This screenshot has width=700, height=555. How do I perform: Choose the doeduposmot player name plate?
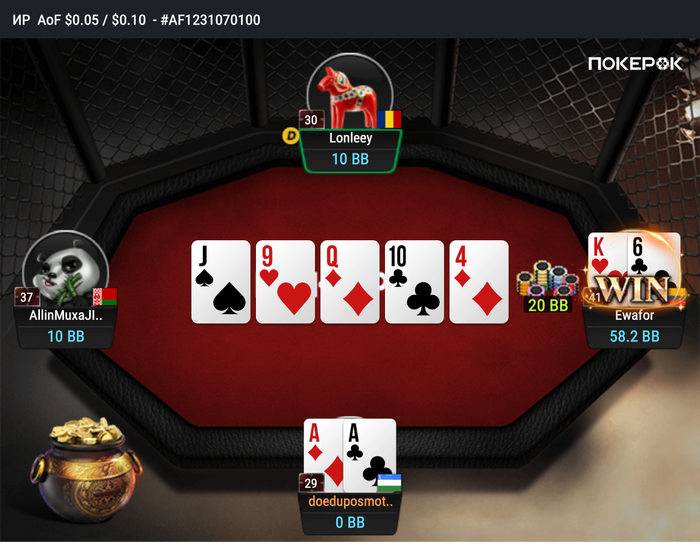coord(350,511)
